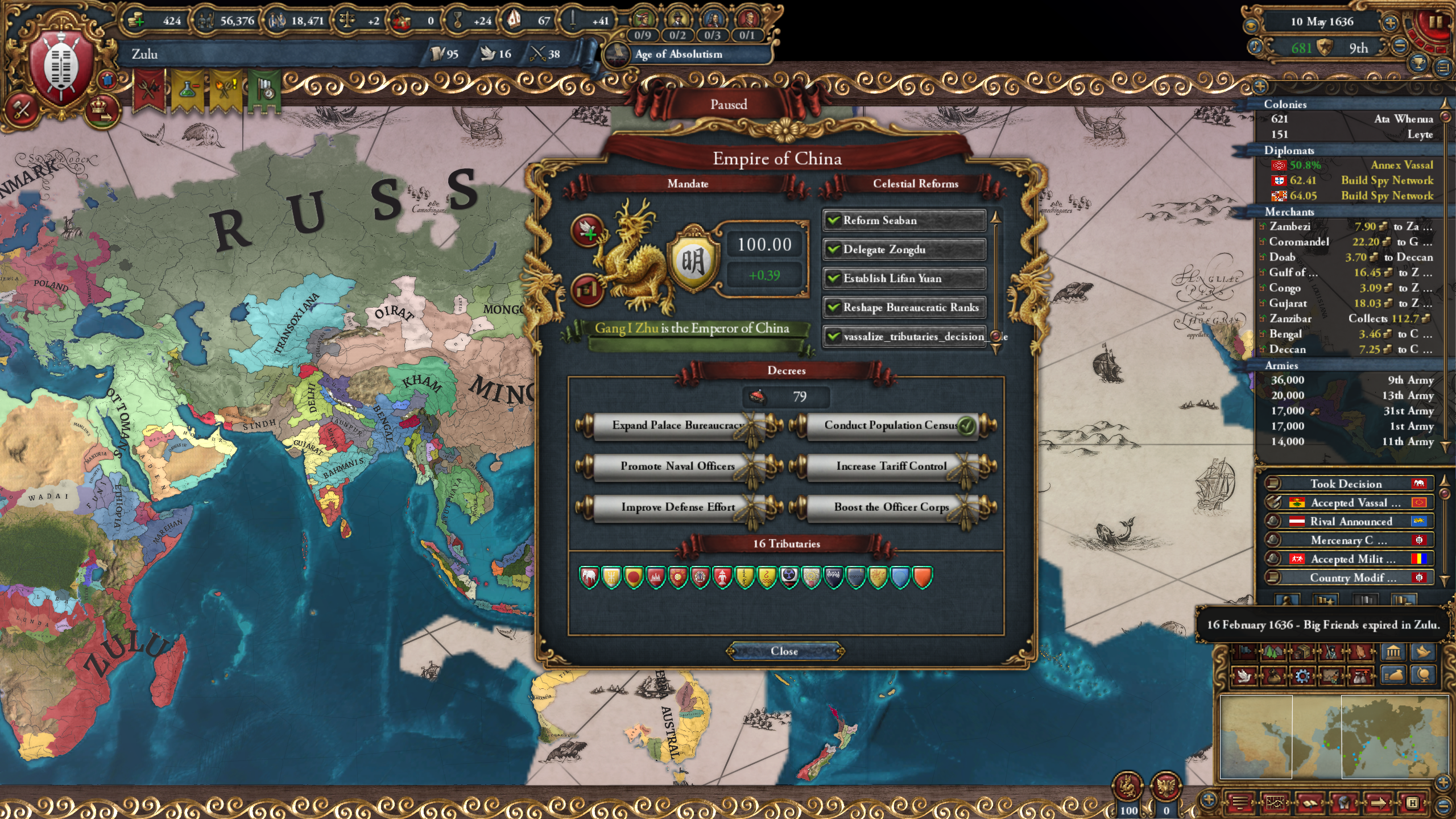Toggle the Conduct Population Census decree
This screenshot has height=819, width=1456.
tap(887, 425)
